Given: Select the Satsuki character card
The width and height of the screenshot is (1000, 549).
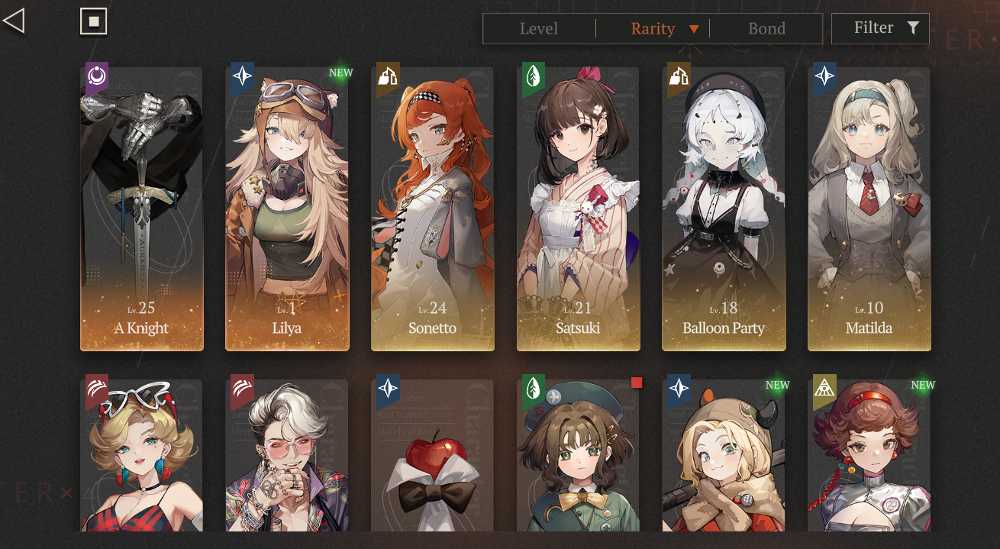Looking at the screenshot, I should point(578,209).
